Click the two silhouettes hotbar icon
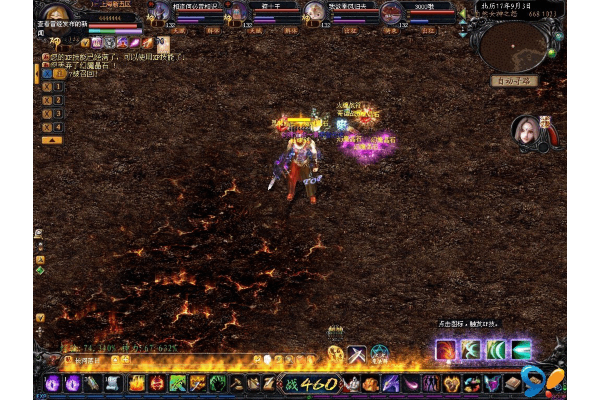The image size is (600, 400). click(x=431, y=384)
